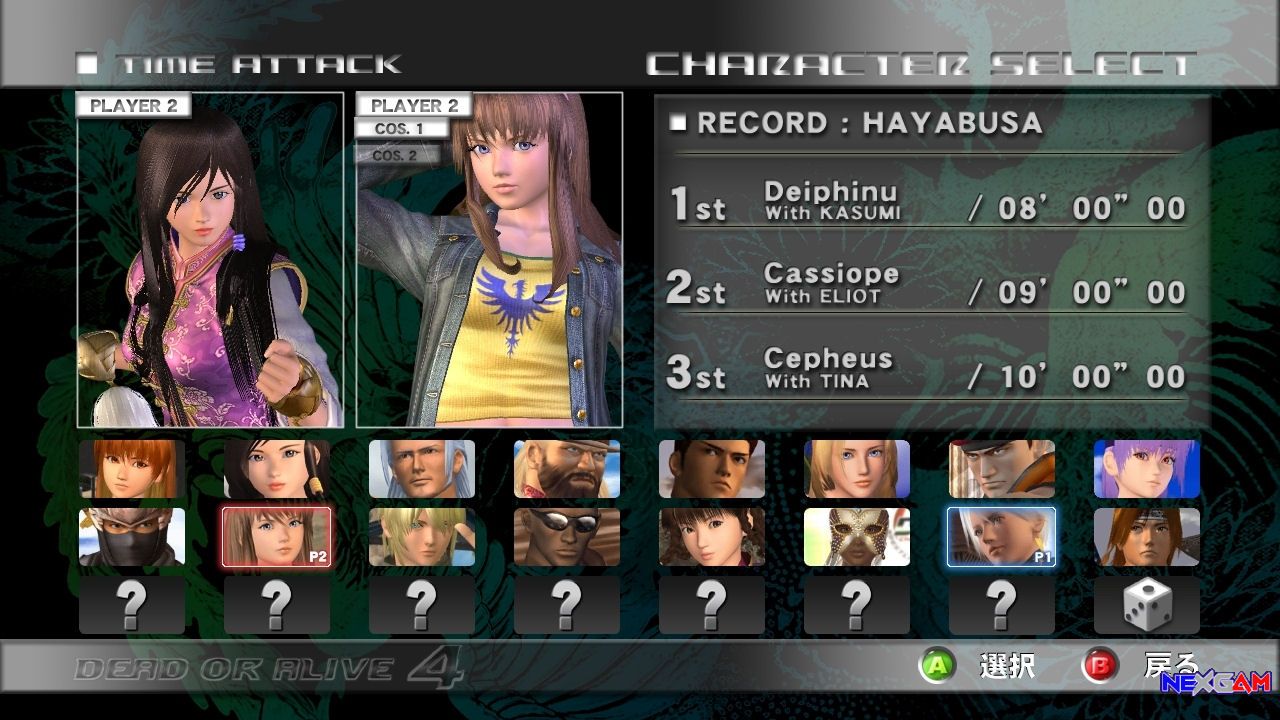Switch to the COS. 2 costume option
Image resolution: width=1280 pixels, height=720 pixels.
click(396, 155)
